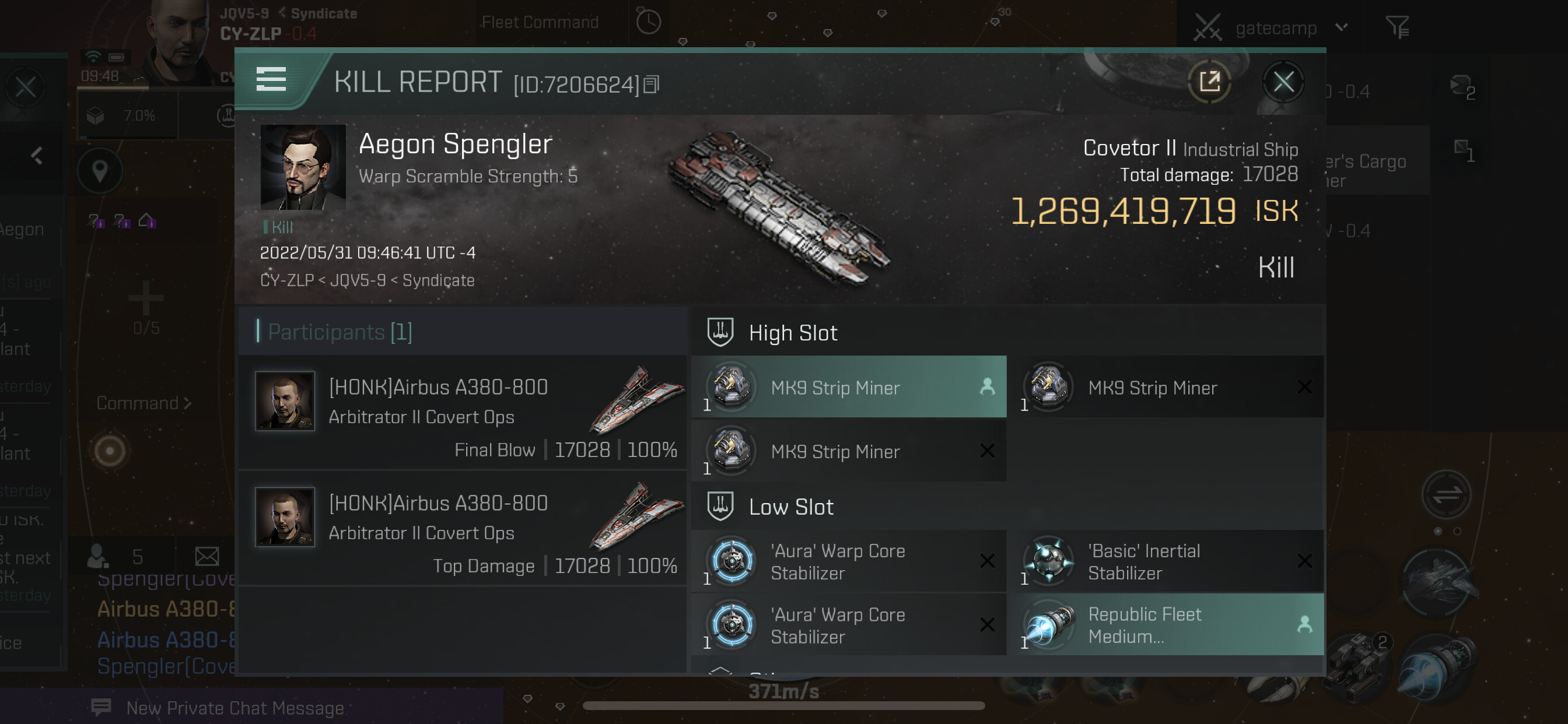Open the mail envelope icon
Screen dimensions: 1568x724
point(207,556)
